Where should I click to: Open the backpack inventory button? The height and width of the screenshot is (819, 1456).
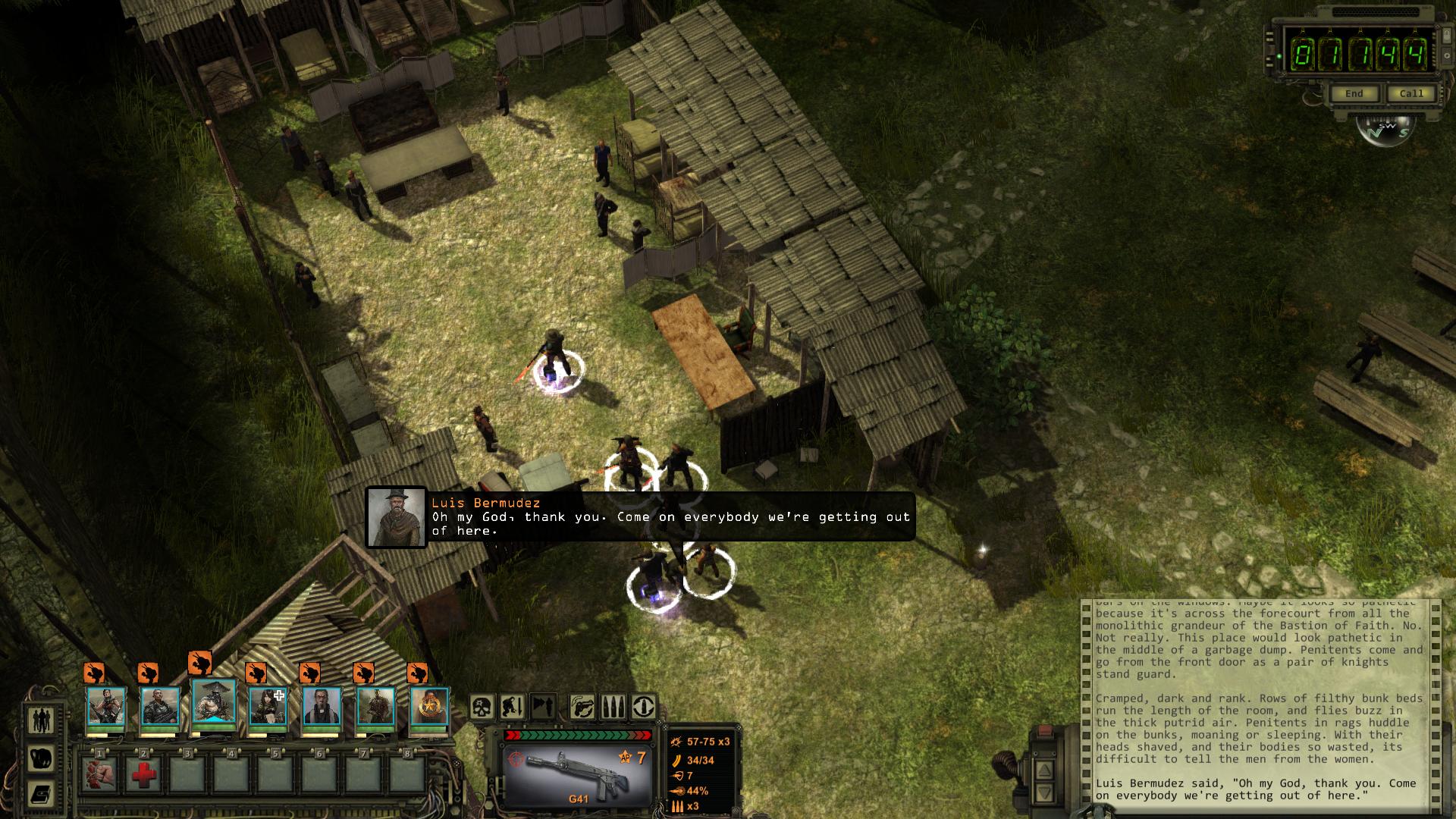(x=41, y=758)
